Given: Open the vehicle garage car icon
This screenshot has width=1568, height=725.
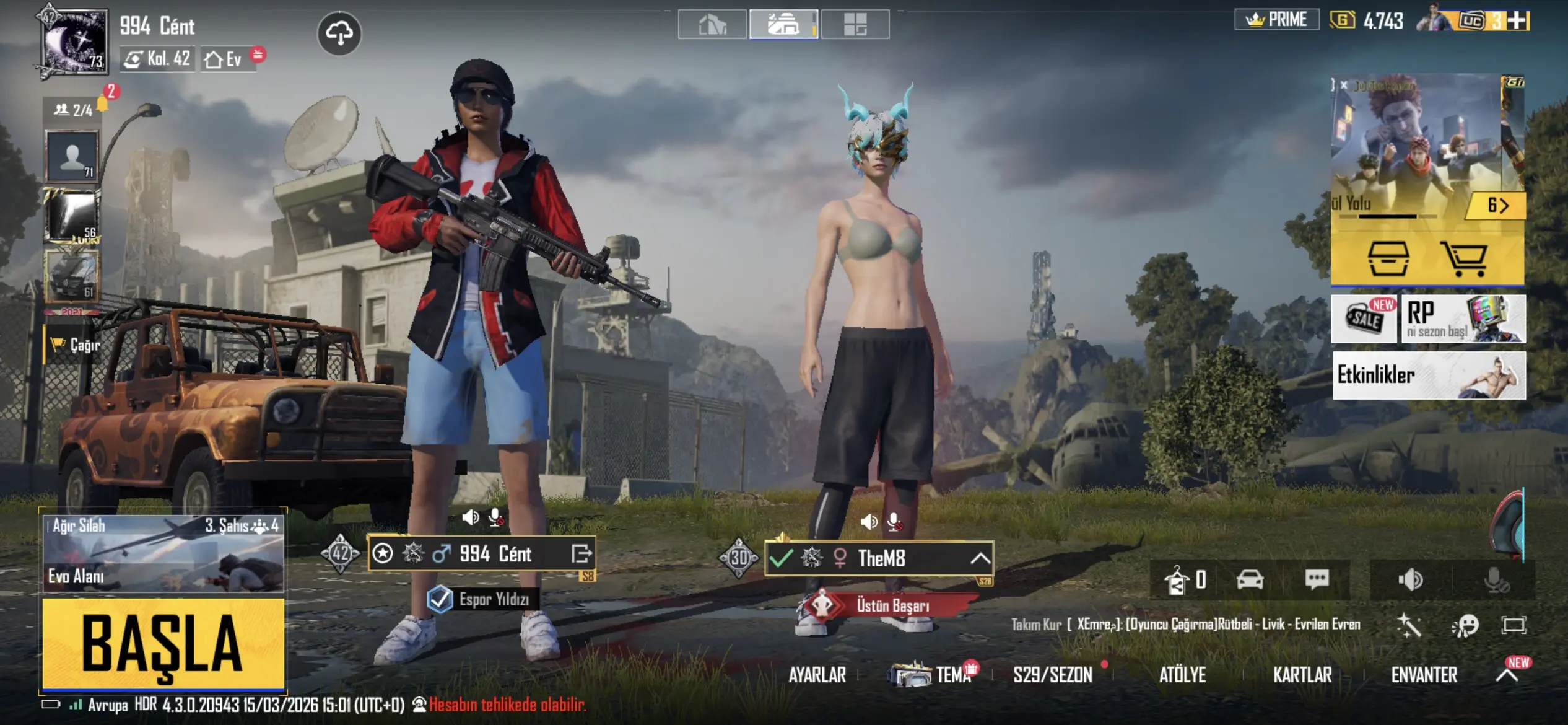Looking at the screenshot, I should click(x=1250, y=579).
